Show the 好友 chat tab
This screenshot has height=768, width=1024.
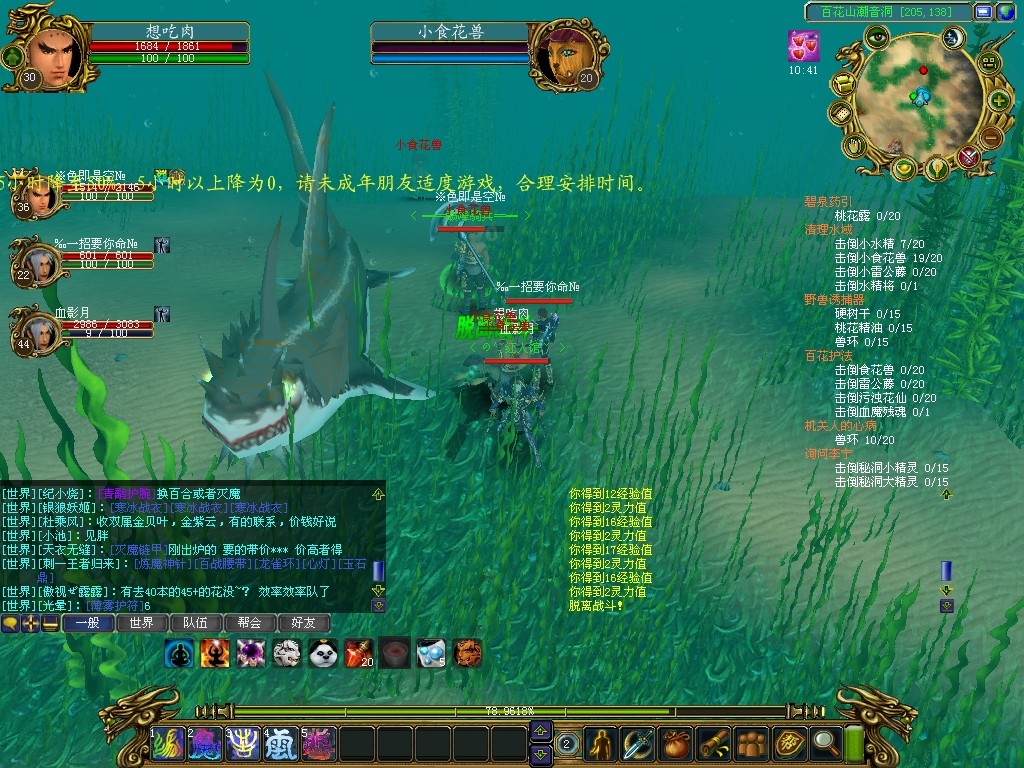[303, 623]
